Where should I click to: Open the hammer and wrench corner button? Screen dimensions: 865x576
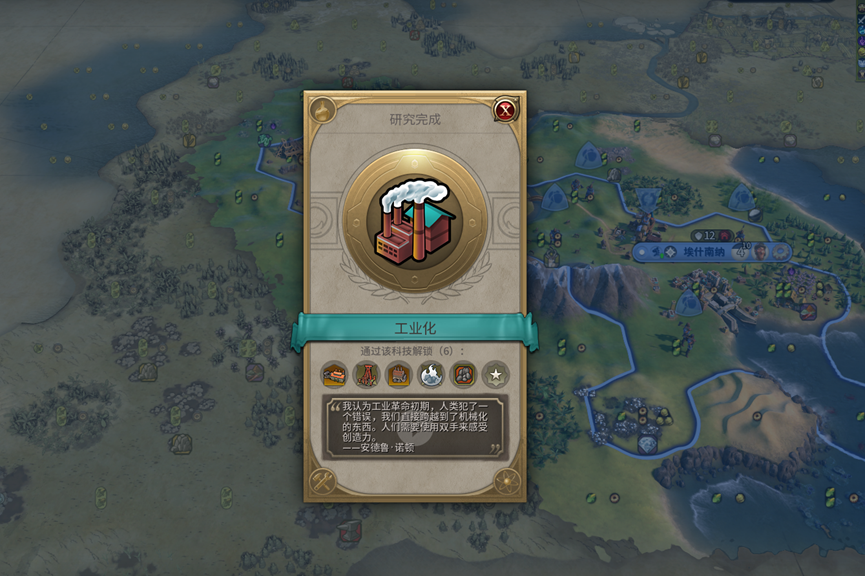tap(322, 481)
